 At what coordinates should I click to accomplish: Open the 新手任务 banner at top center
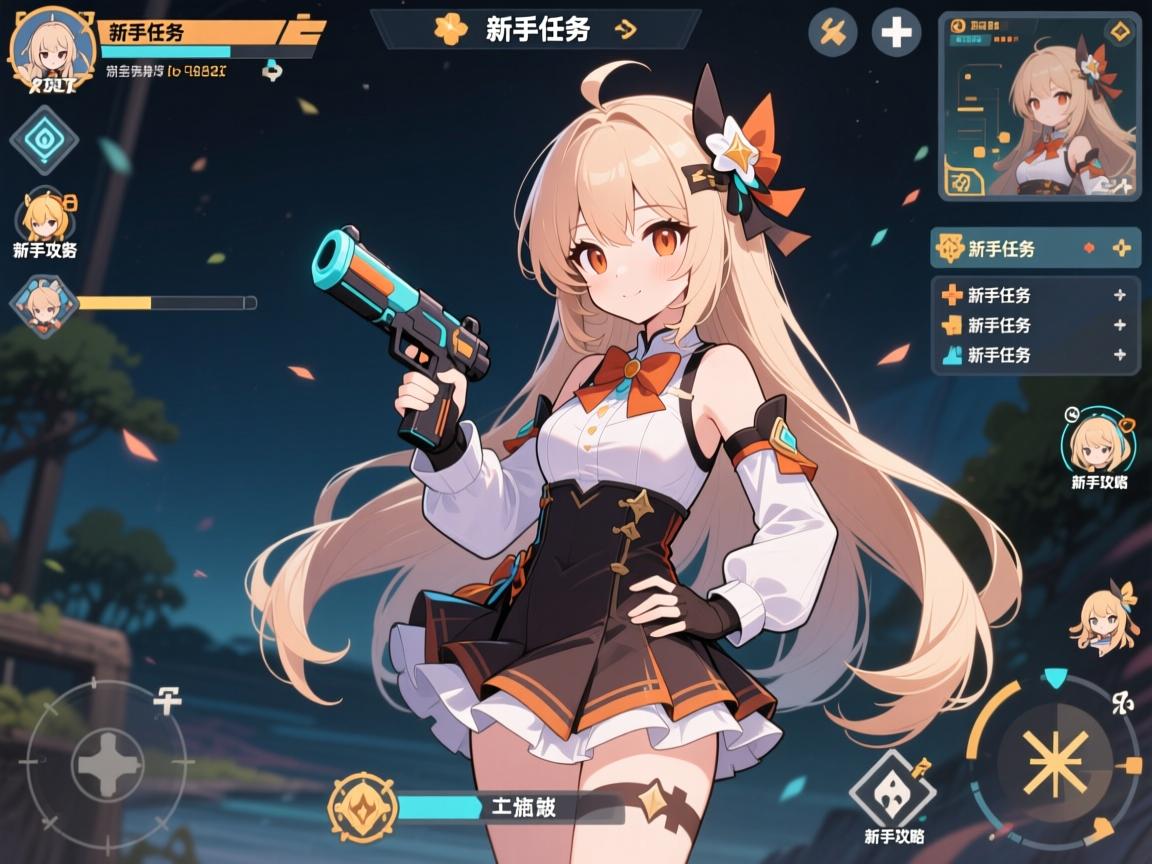point(535,30)
